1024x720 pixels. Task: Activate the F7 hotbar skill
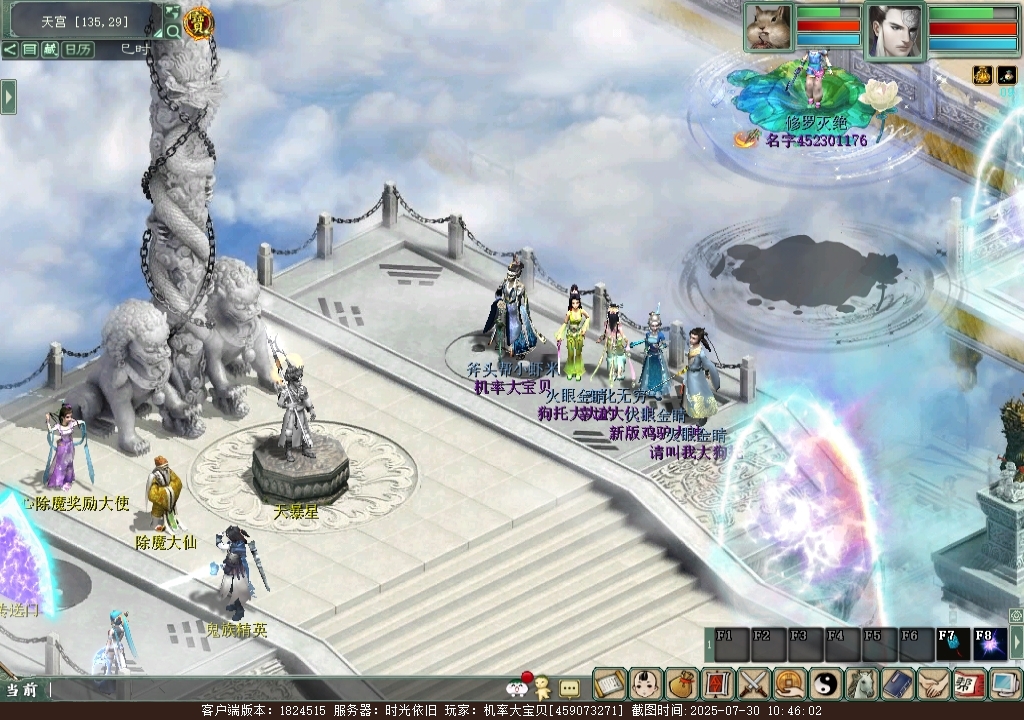[x=949, y=644]
